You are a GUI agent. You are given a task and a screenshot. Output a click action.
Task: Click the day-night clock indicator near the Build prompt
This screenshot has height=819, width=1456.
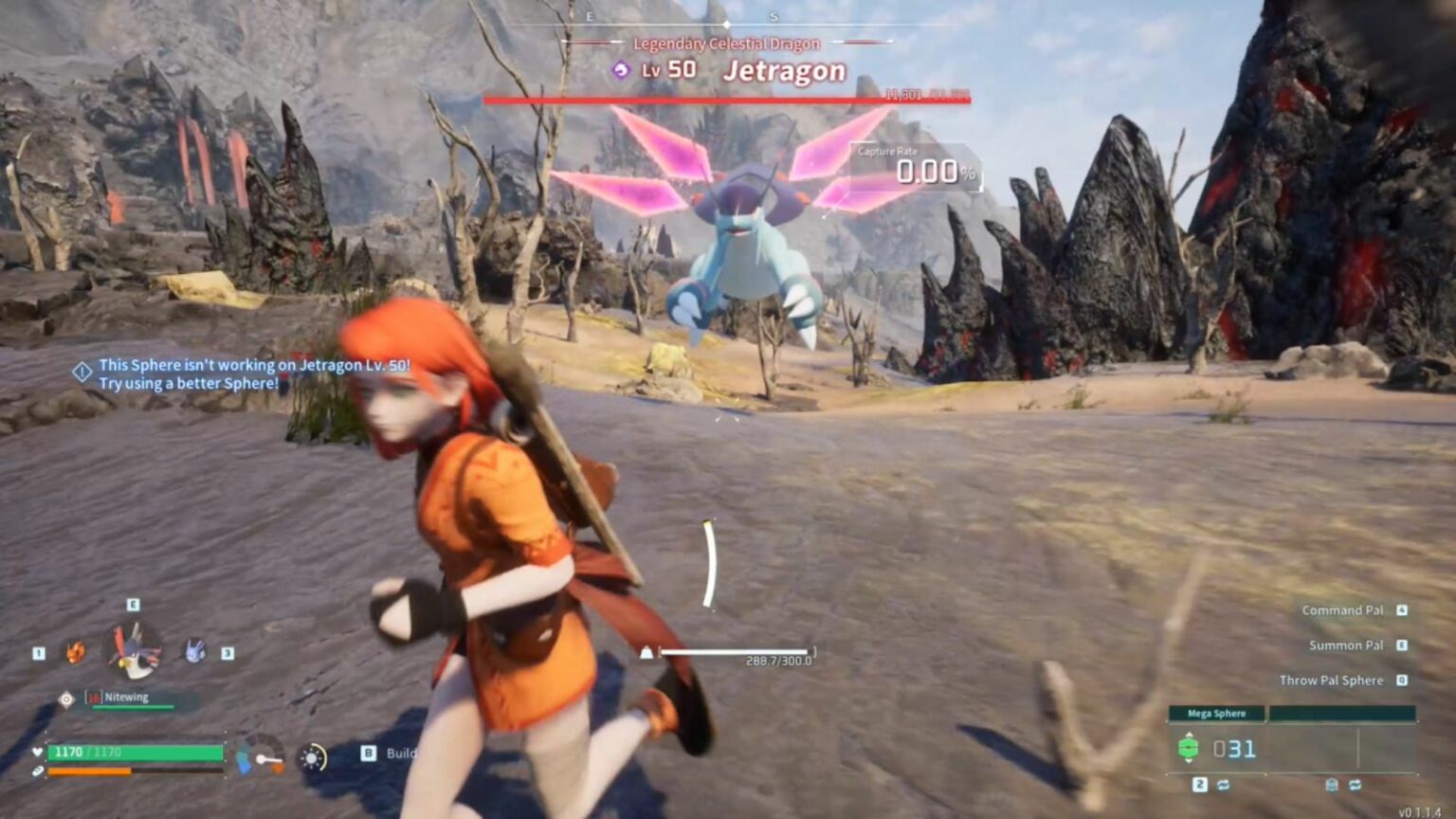click(x=312, y=756)
